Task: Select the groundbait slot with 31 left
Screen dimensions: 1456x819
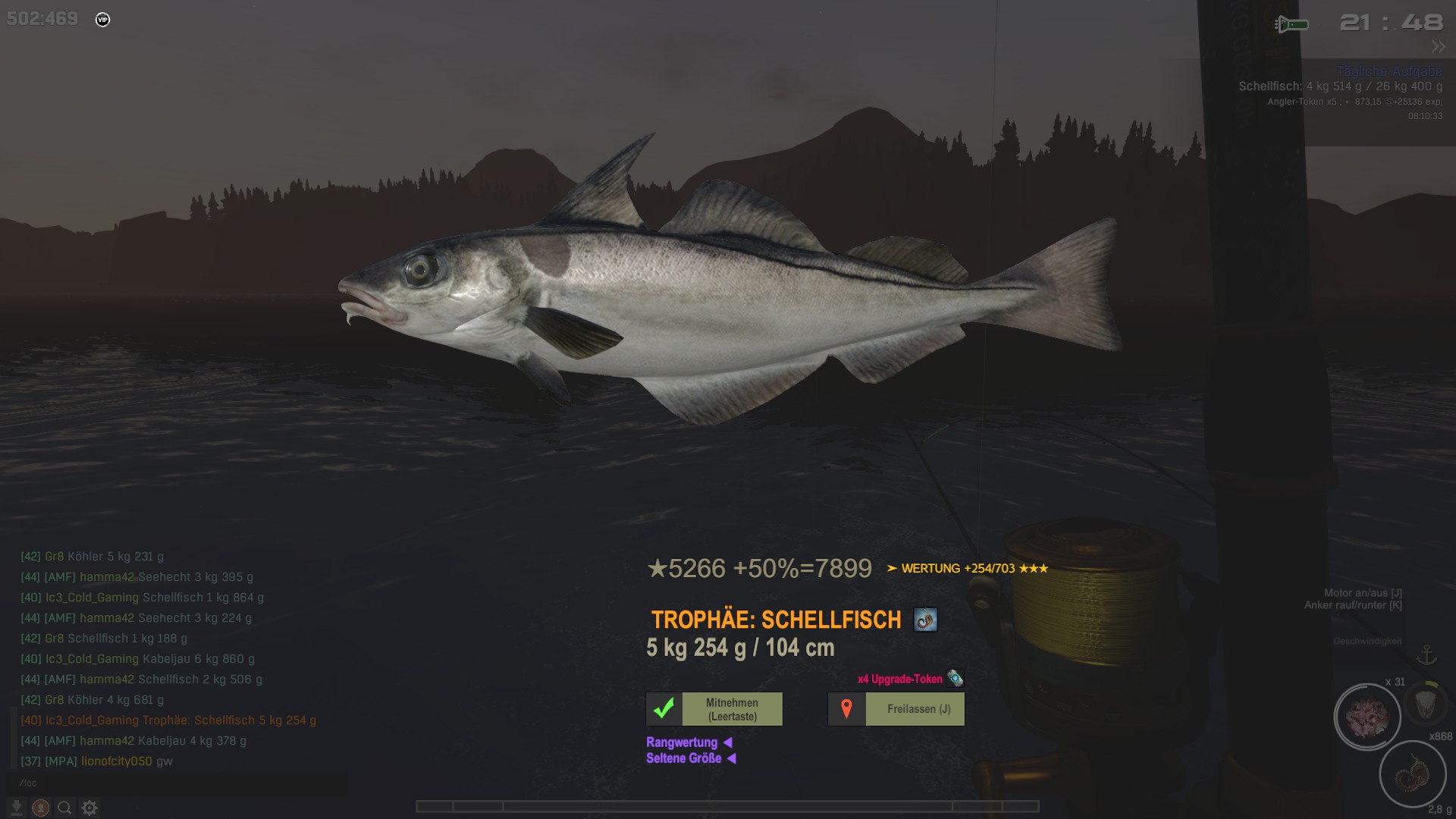Action: [1367, 717]
